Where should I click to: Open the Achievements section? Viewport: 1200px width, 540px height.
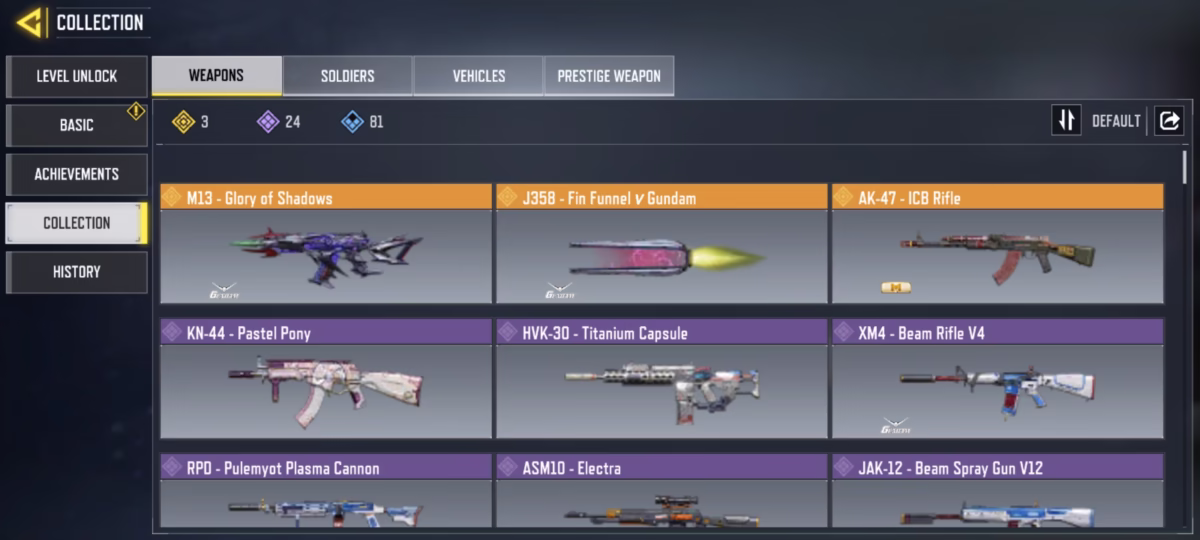point(76,174)
